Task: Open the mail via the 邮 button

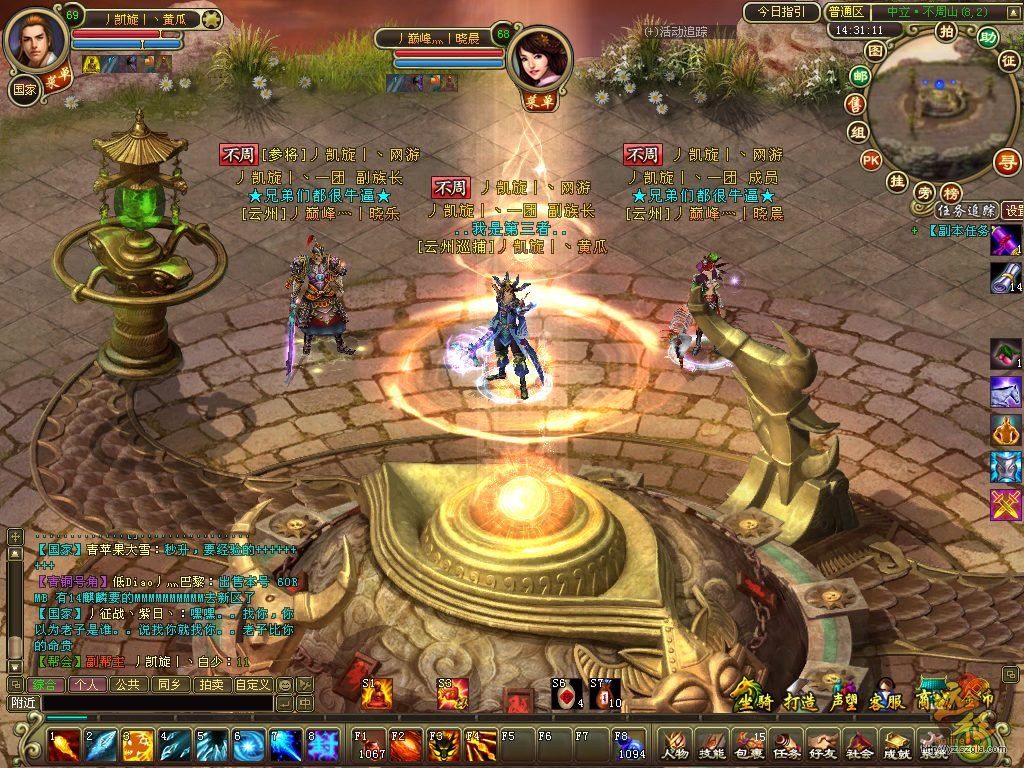Action: [x=858, y=75]
